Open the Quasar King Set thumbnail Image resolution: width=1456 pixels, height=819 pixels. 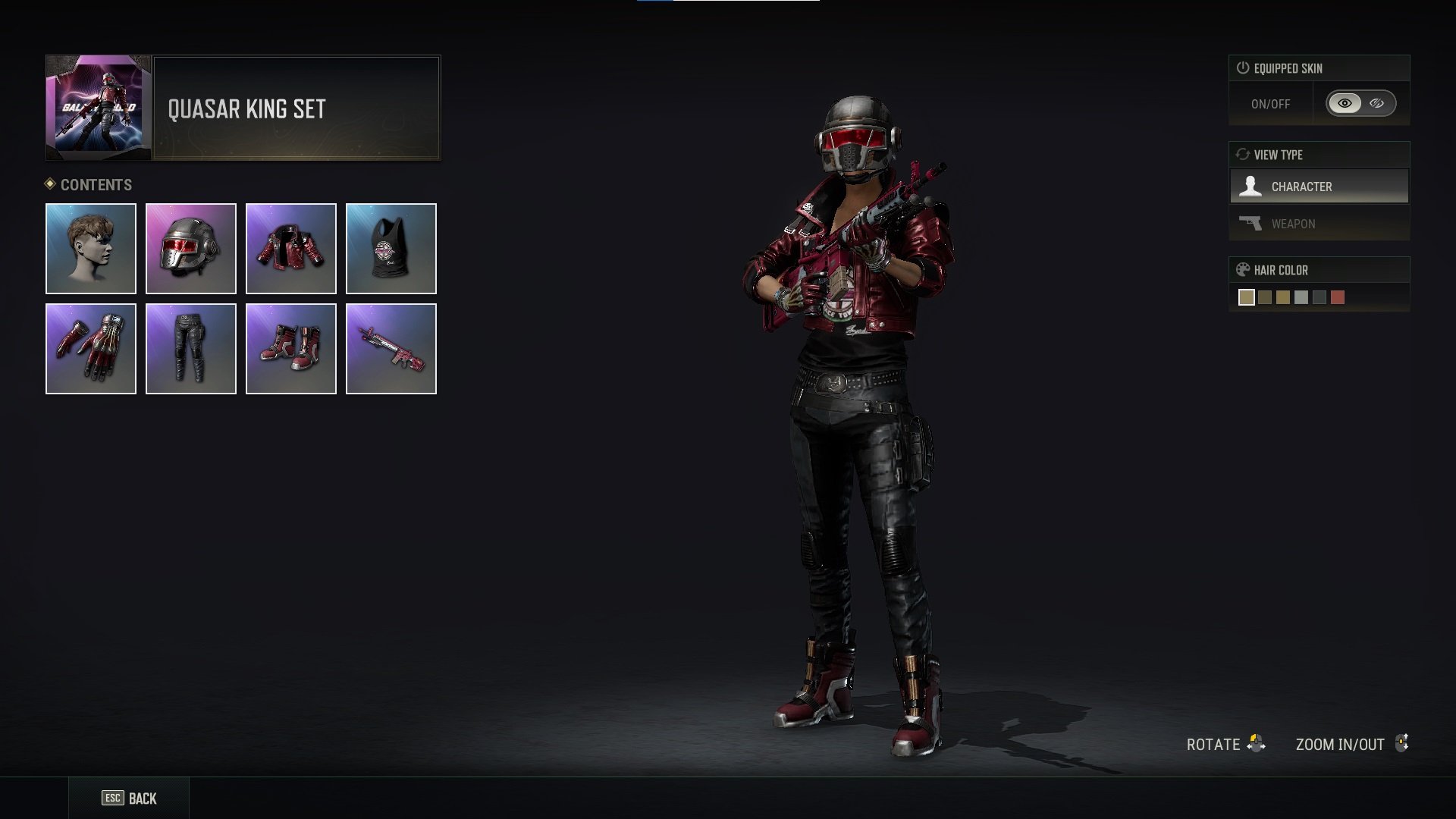[99, 108]
